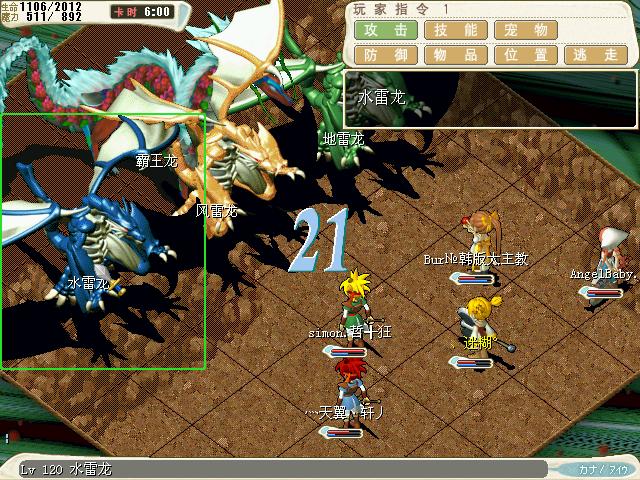Choose the 防御 (Defend) command
Image resolution: width=640 pixels, height=480 pixels.
pos(385,55)
